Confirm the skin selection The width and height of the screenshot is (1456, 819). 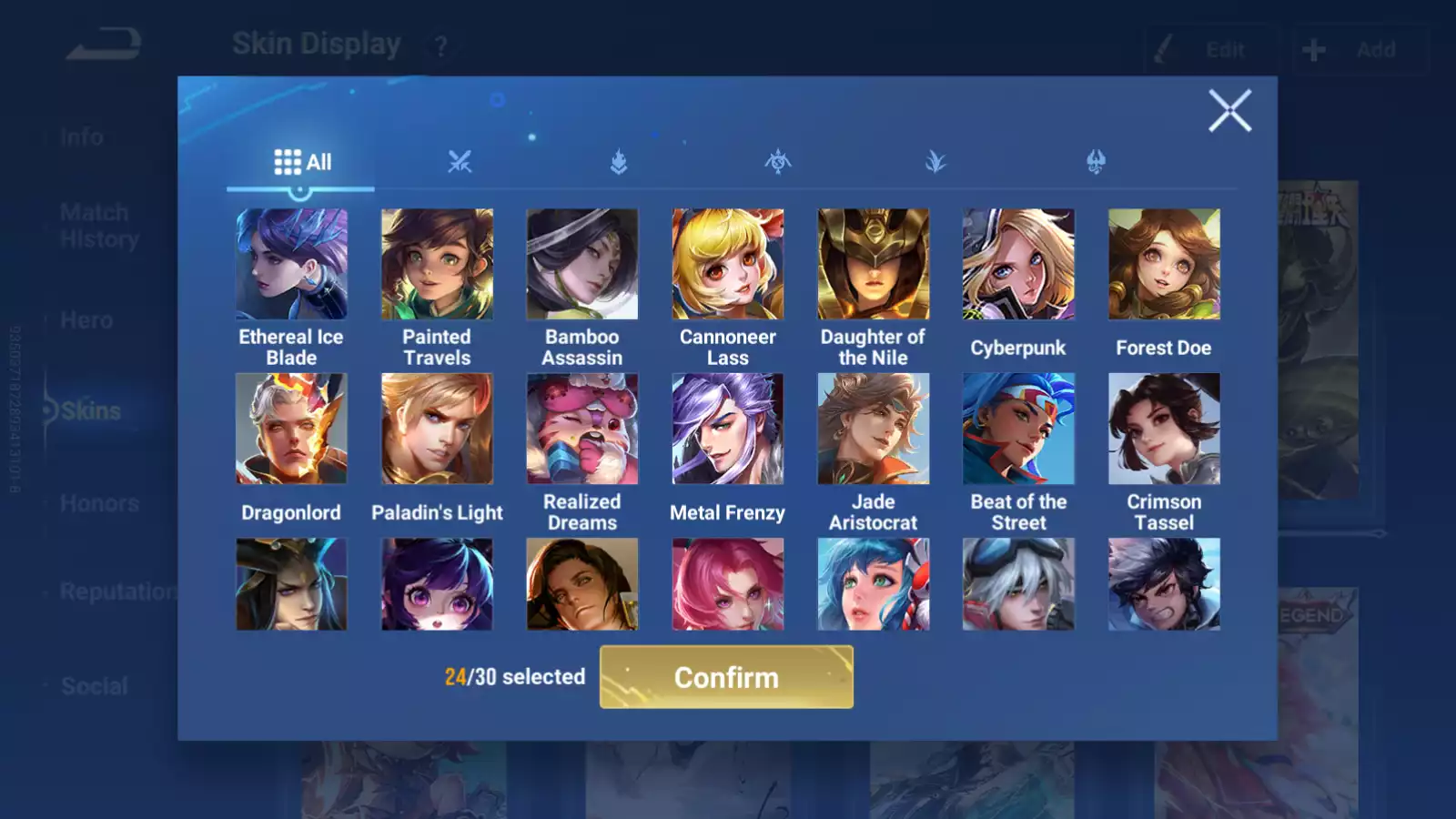tap(726, 677)
